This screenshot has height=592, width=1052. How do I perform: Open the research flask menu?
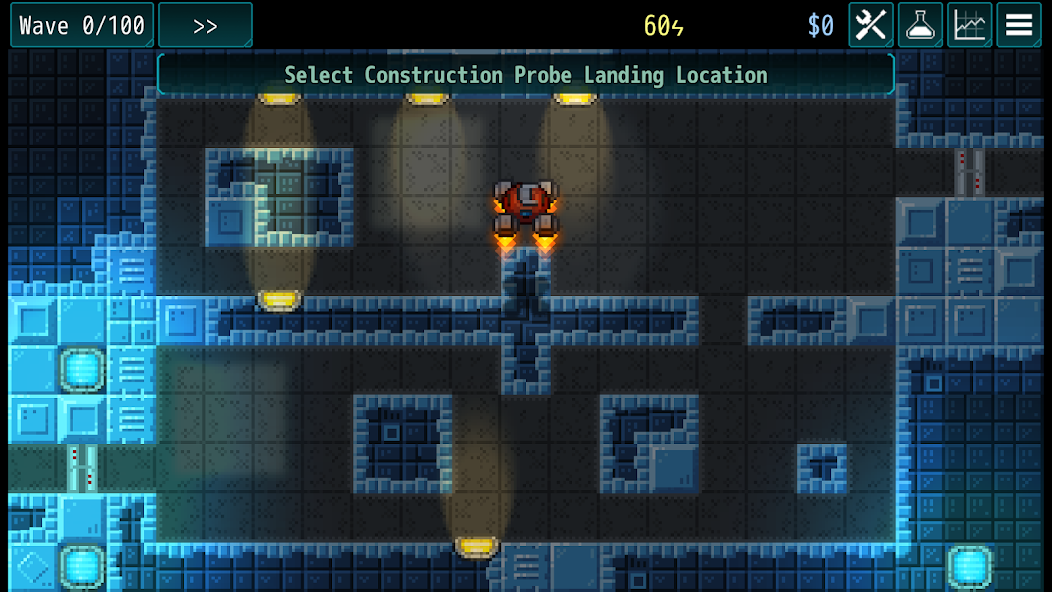click(x=920, y=25)
